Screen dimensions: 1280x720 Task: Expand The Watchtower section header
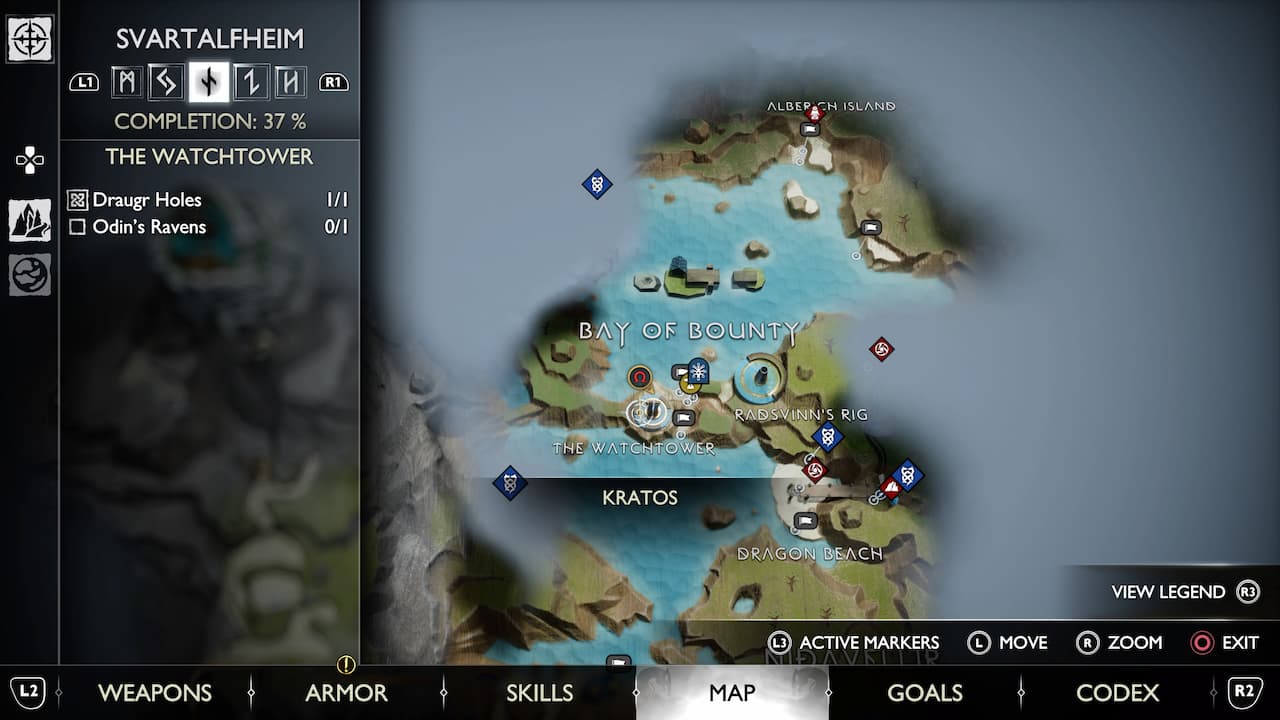pos(210,157)
